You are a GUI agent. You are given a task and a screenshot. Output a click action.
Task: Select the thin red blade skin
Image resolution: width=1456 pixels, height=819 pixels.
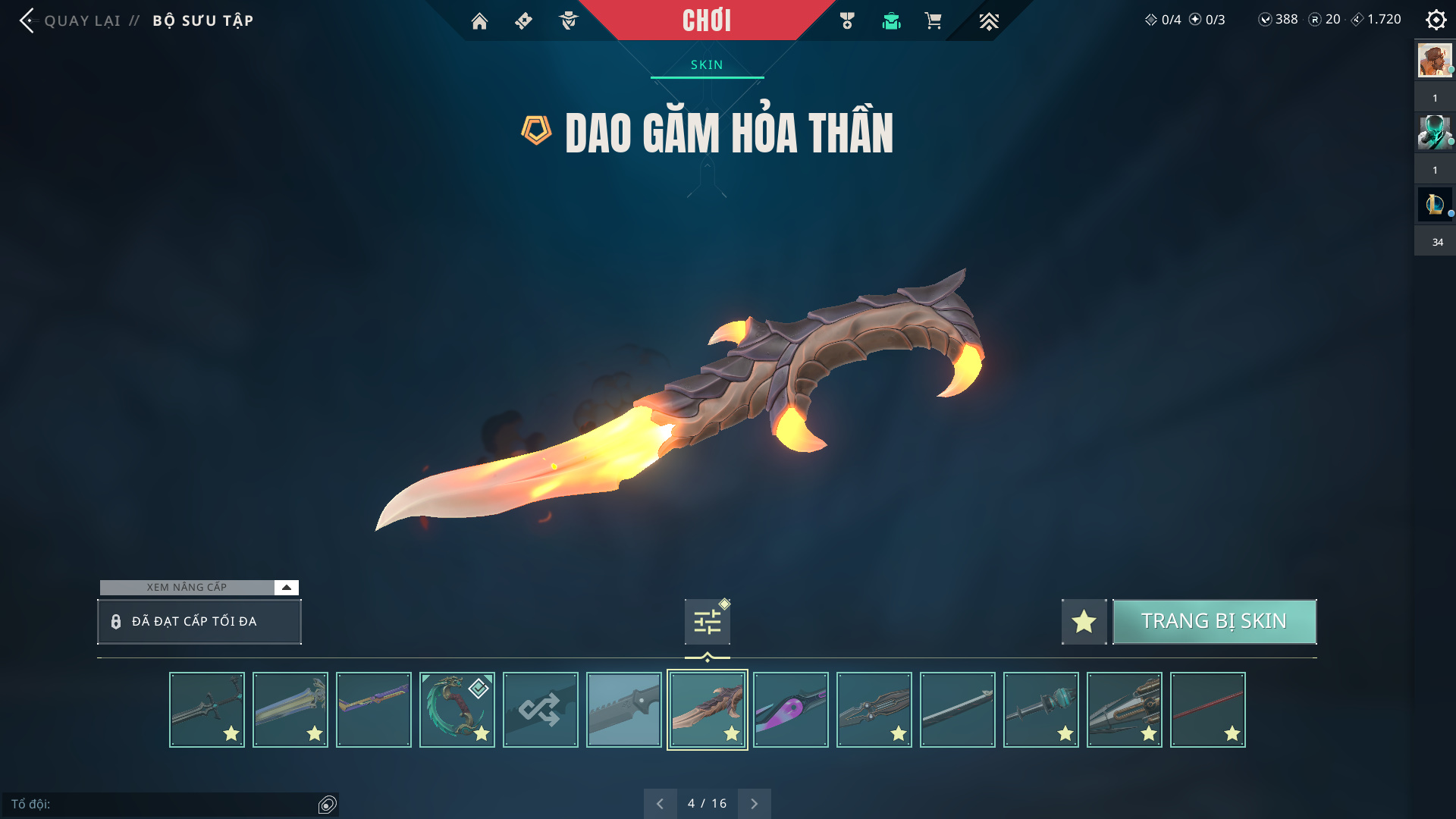(x=1207, y=710)
